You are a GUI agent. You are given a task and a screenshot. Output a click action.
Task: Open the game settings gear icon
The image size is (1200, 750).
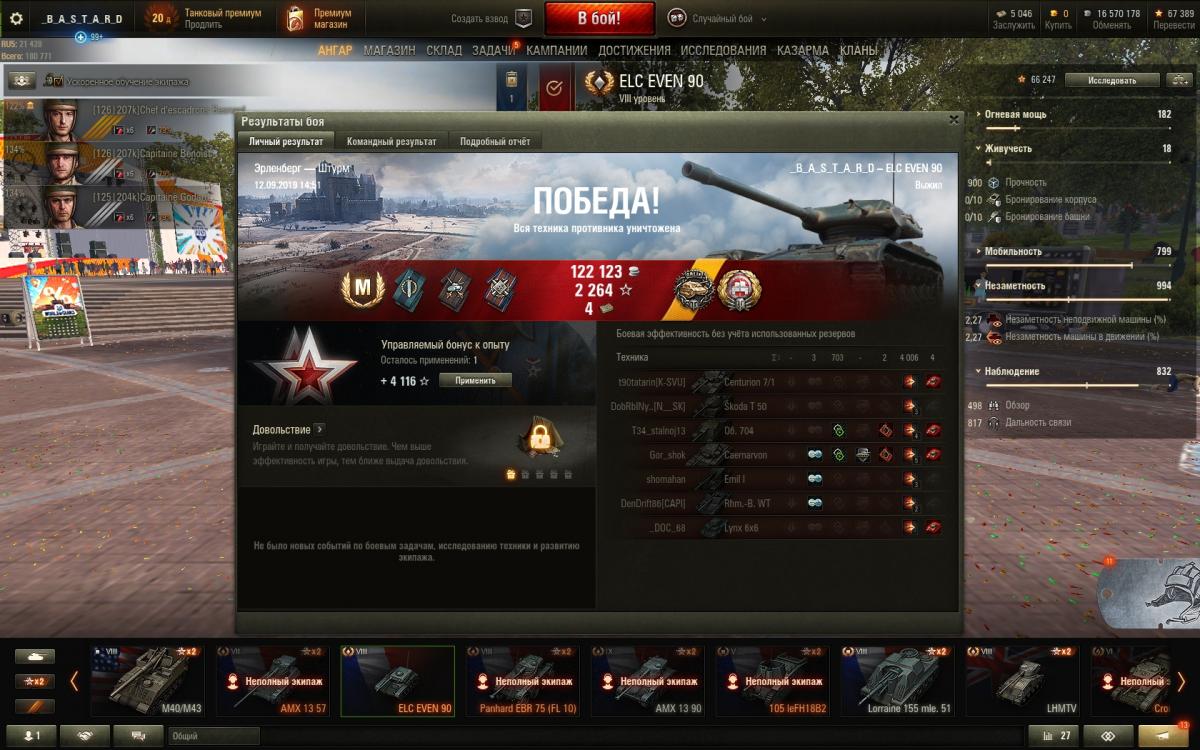coord(16,18)
